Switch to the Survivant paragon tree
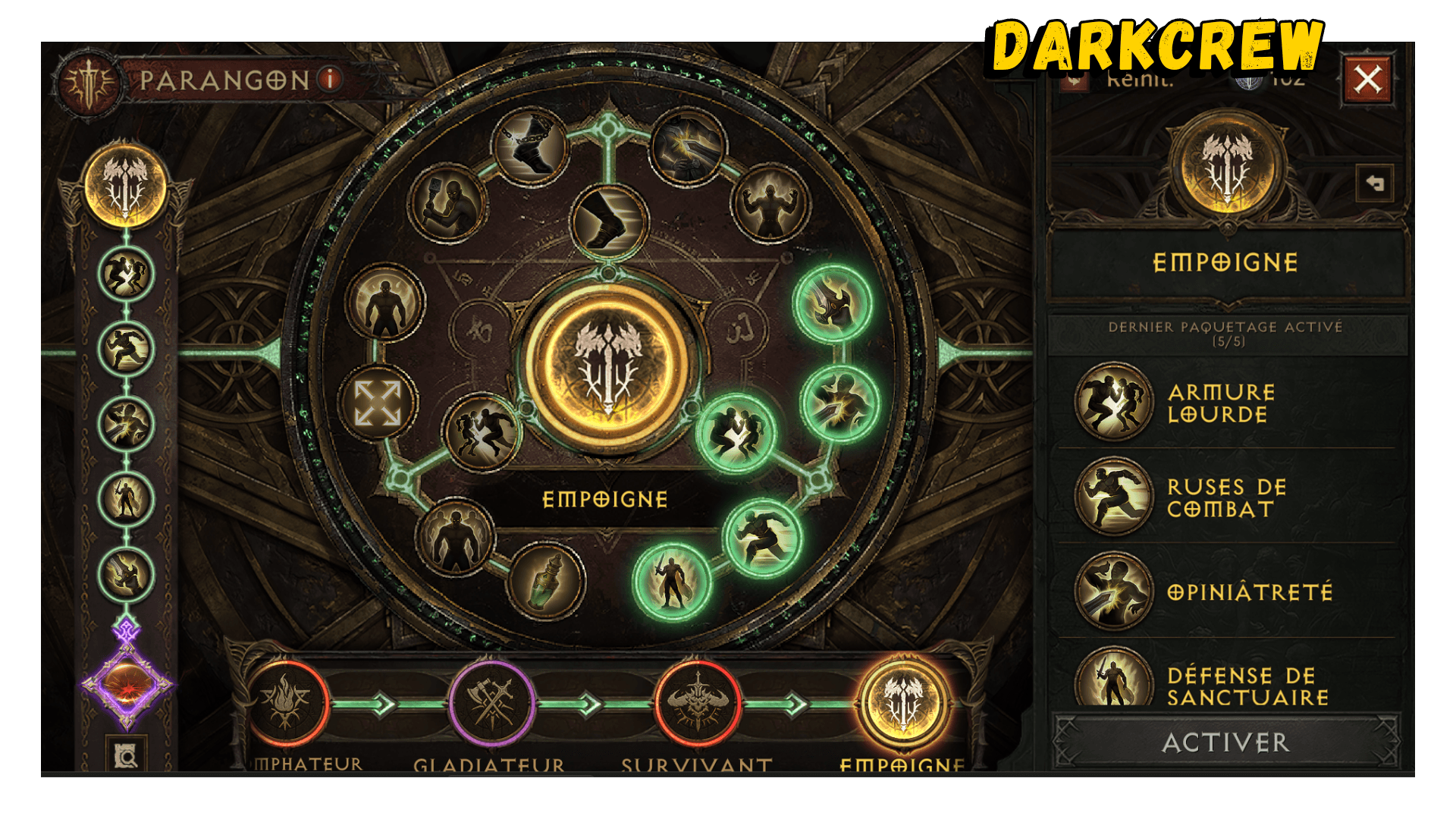This screenshot has height=819, width=1456. (x=697, y=704)
